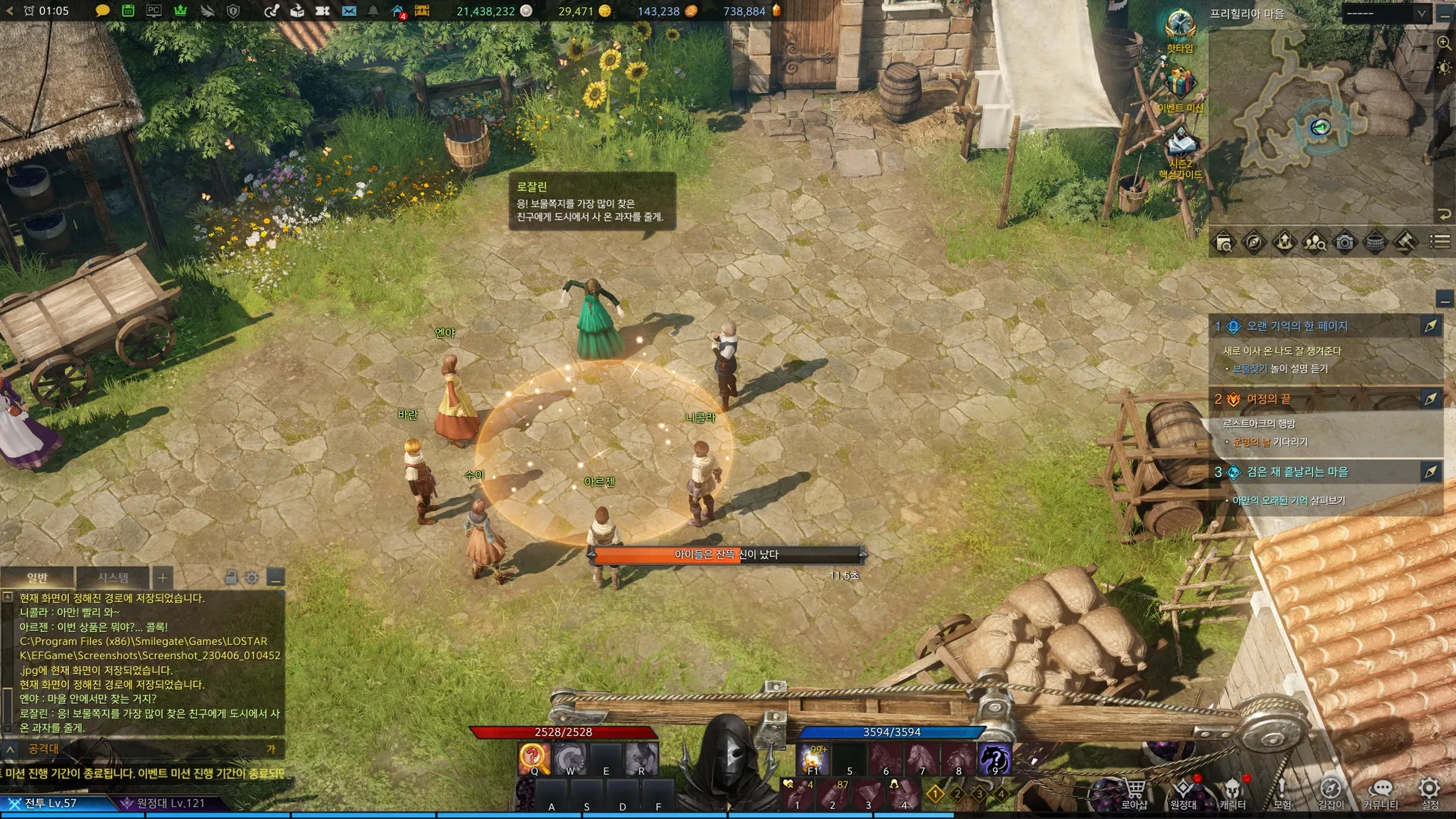Open the 설정 settings gear menu
The width and height of the screenshot is (1456, 819).
tap(1429, 792)
